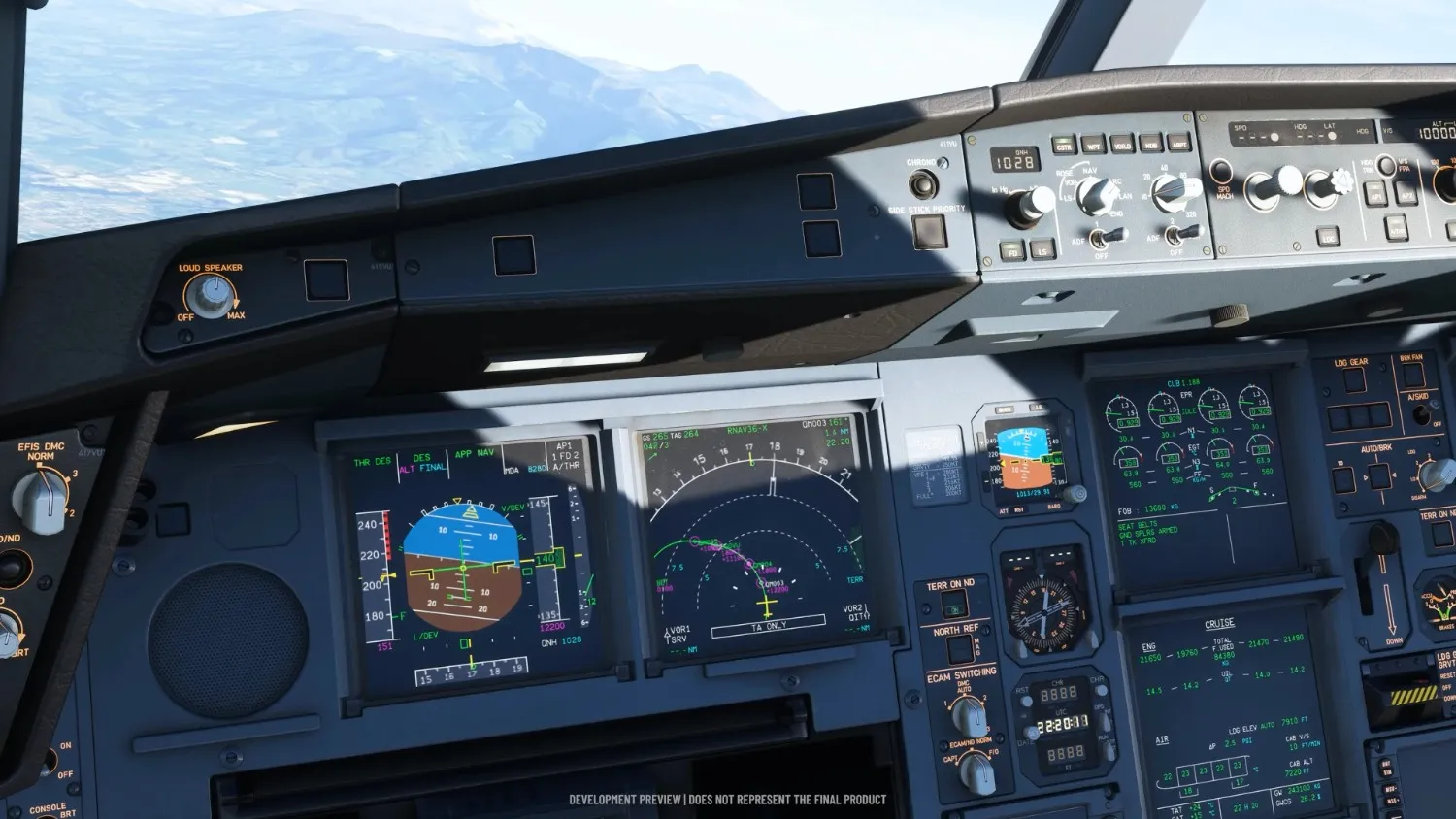Image resolution: width=1456 pixels, height=819 pixels.
Task: Toggle the TERR ON ND button
Action: click(x=953, y=606)
